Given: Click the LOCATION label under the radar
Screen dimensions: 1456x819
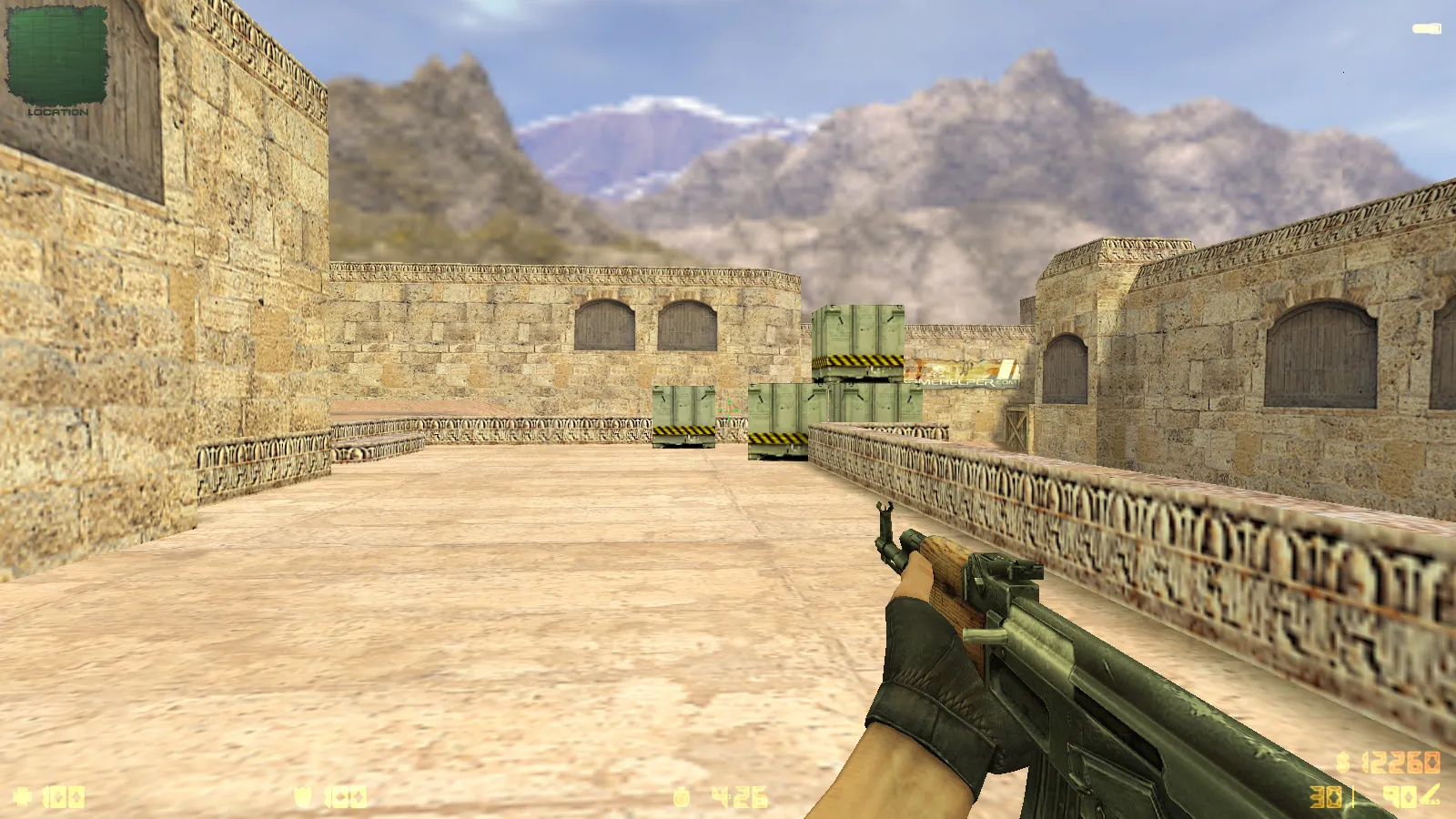Looking at the screenshot, I should pyautogui.click(x=58, y=113).
